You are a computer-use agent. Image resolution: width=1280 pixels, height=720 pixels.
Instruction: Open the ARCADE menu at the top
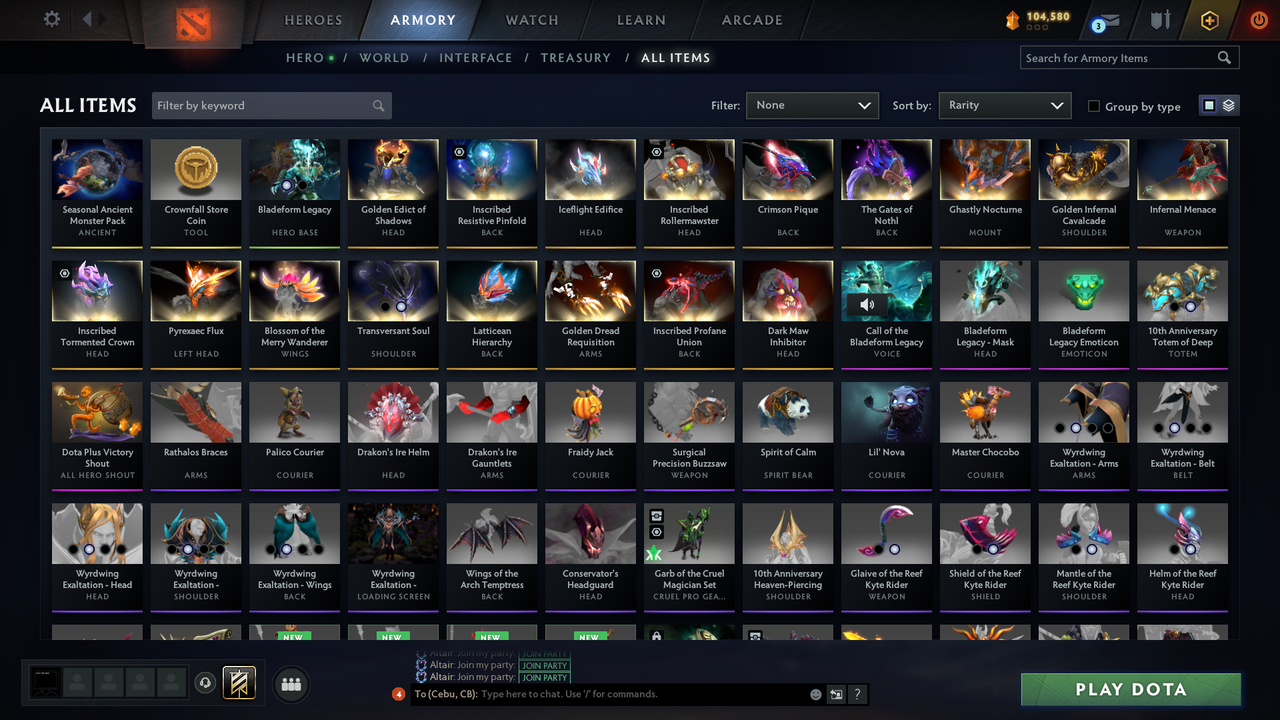click(751, 19)
